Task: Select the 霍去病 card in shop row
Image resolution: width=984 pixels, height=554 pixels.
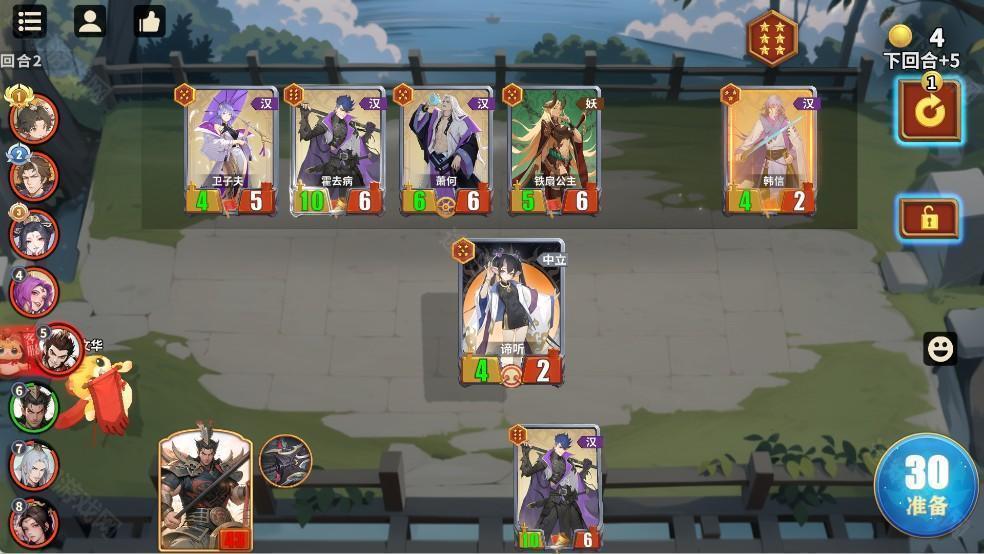Action: [x=339, y=150]
